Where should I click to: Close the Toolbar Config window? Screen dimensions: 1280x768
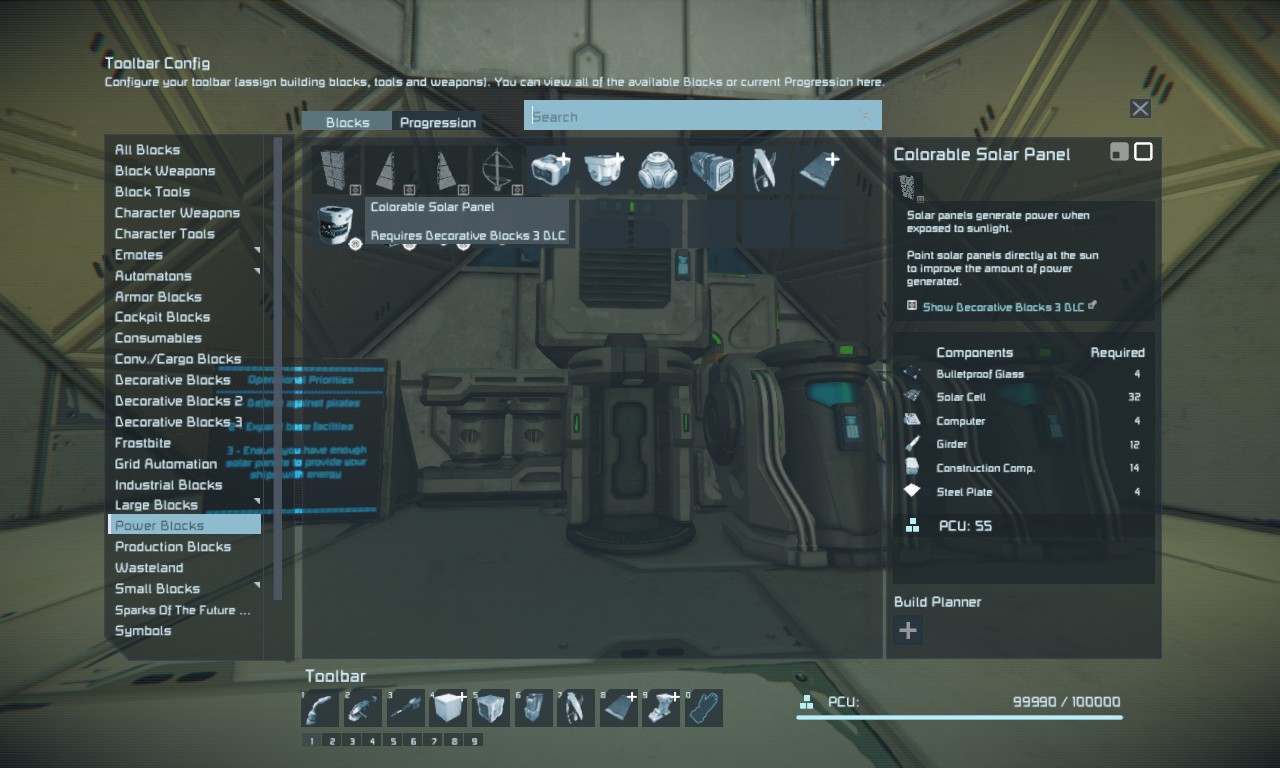tap(1140, 109)
